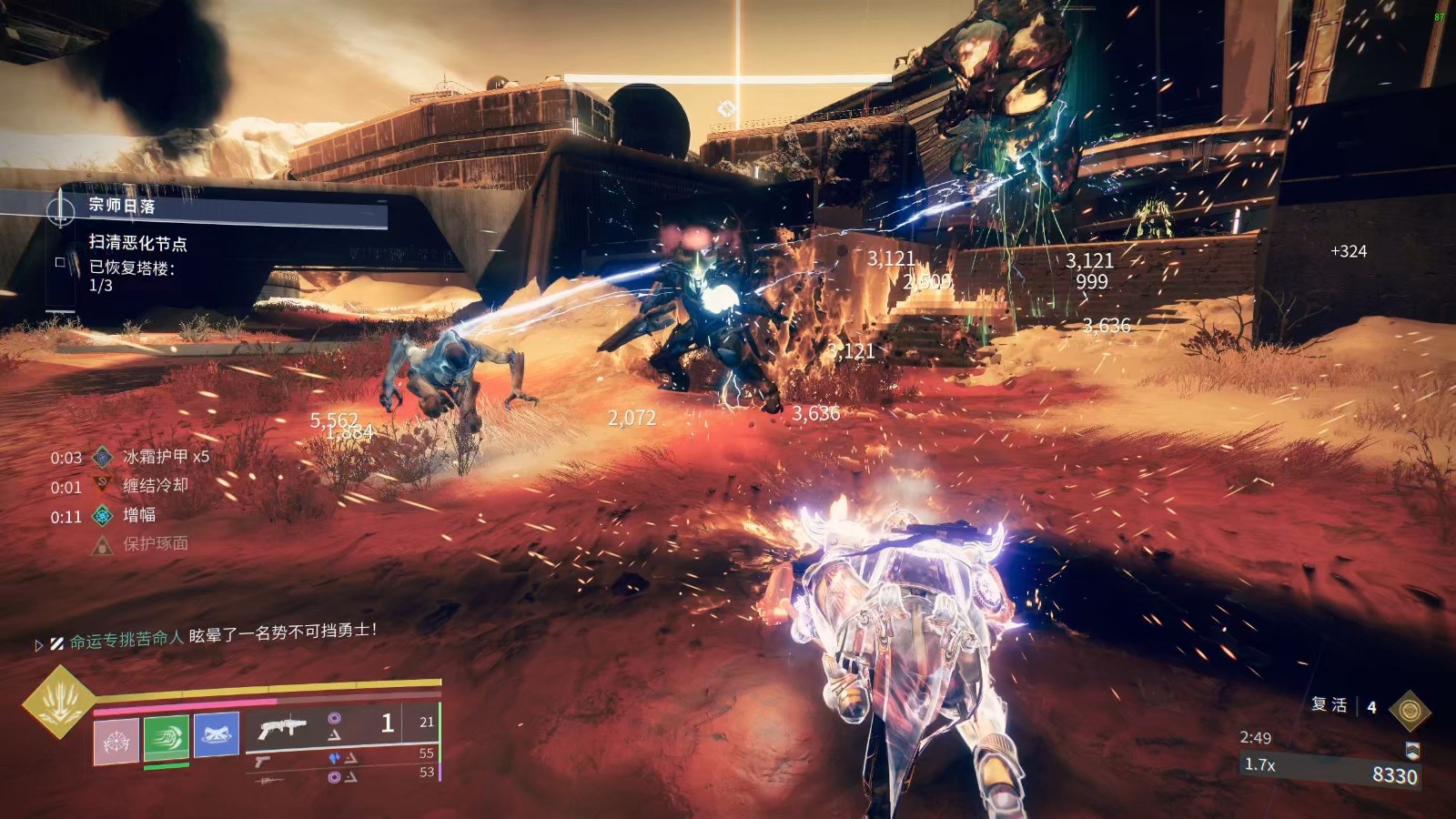The width and height of the screenshot is (1456, 819).
Task: Select the faded 保护琢面 status icon
Action: click(x=103, y=545)
